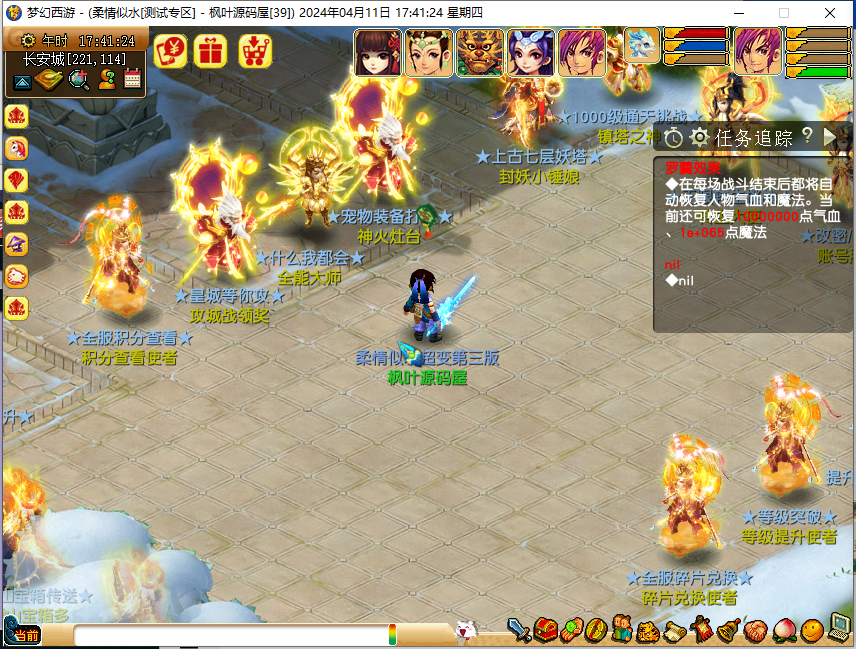Open the tiger face pet menu
The image size is (856, 649).
(x=650, y=630)
